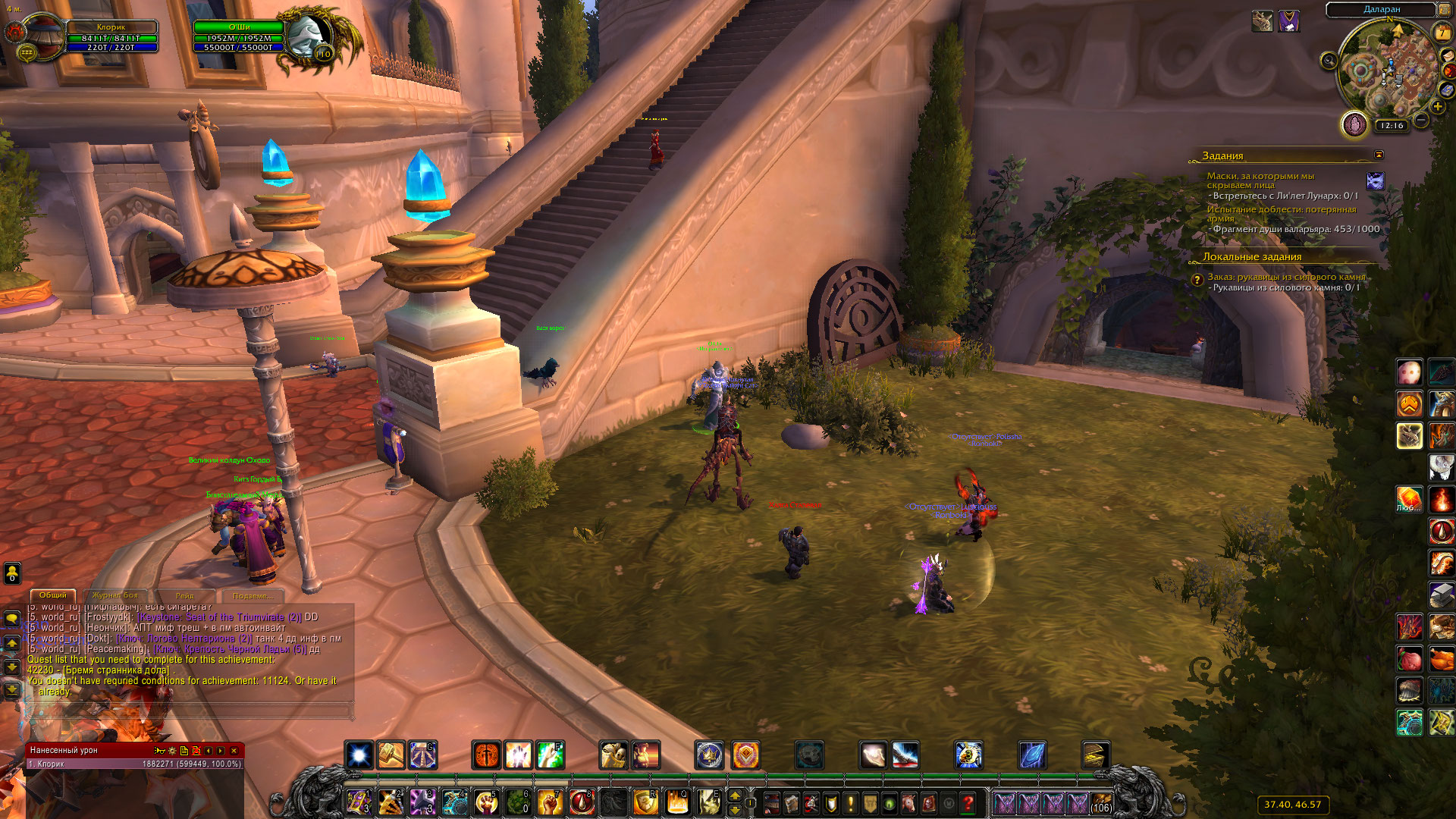The height and width of the screenshot is (819, 1456).
Task: Jump chat to the latest message
Action: coord(12,690)
